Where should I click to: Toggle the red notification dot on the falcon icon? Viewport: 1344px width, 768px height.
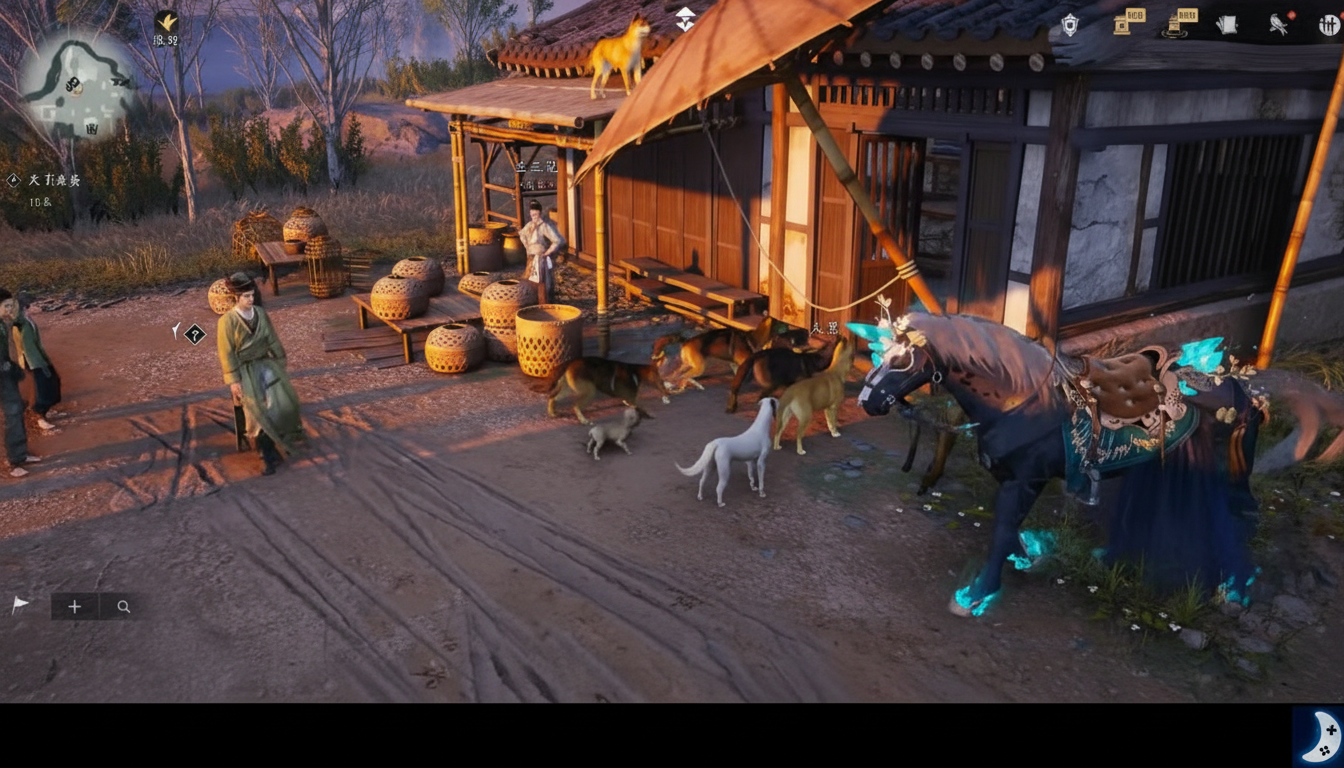coord(1293,14)
